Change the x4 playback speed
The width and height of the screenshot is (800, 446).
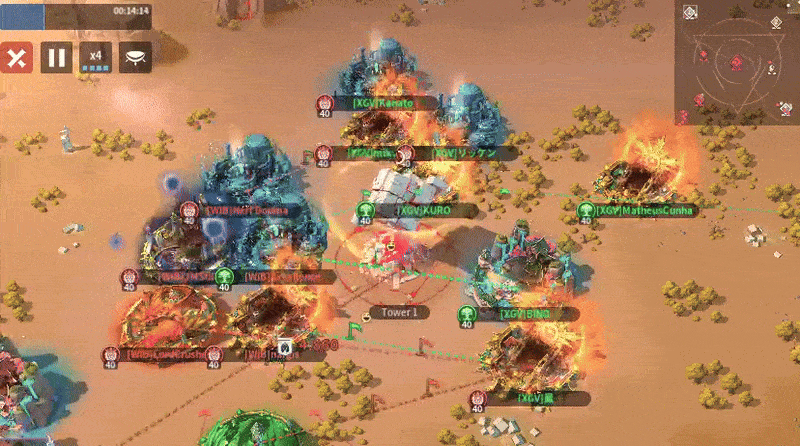pyautogui.click(x=96, y=57)
